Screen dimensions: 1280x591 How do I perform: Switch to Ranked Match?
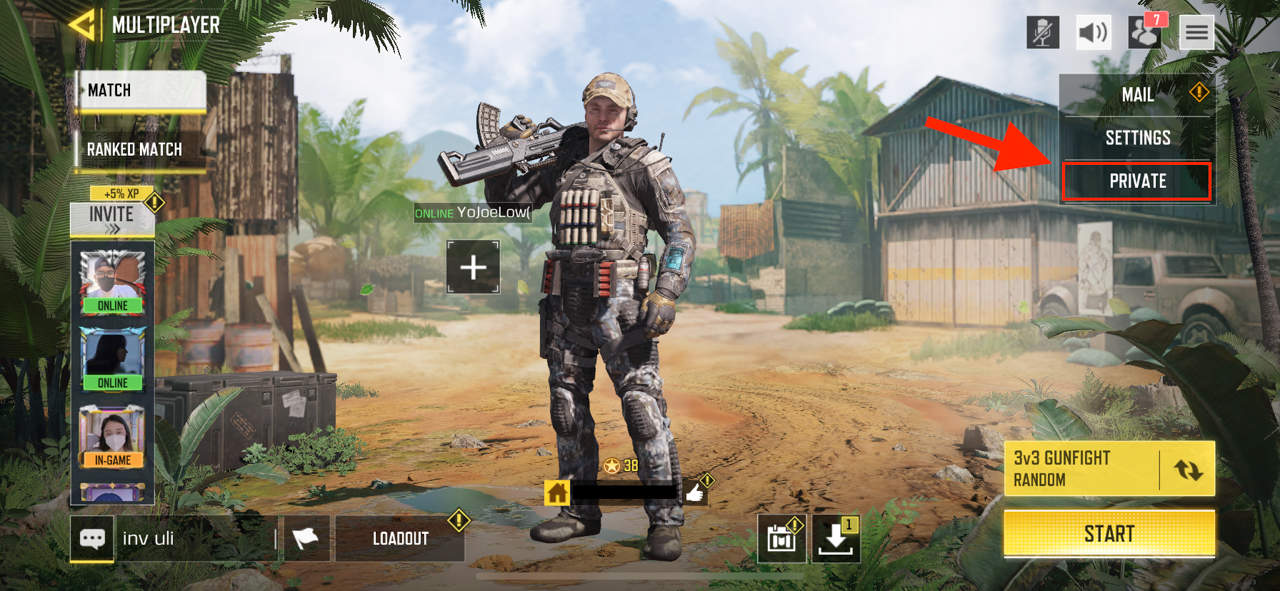138,149
